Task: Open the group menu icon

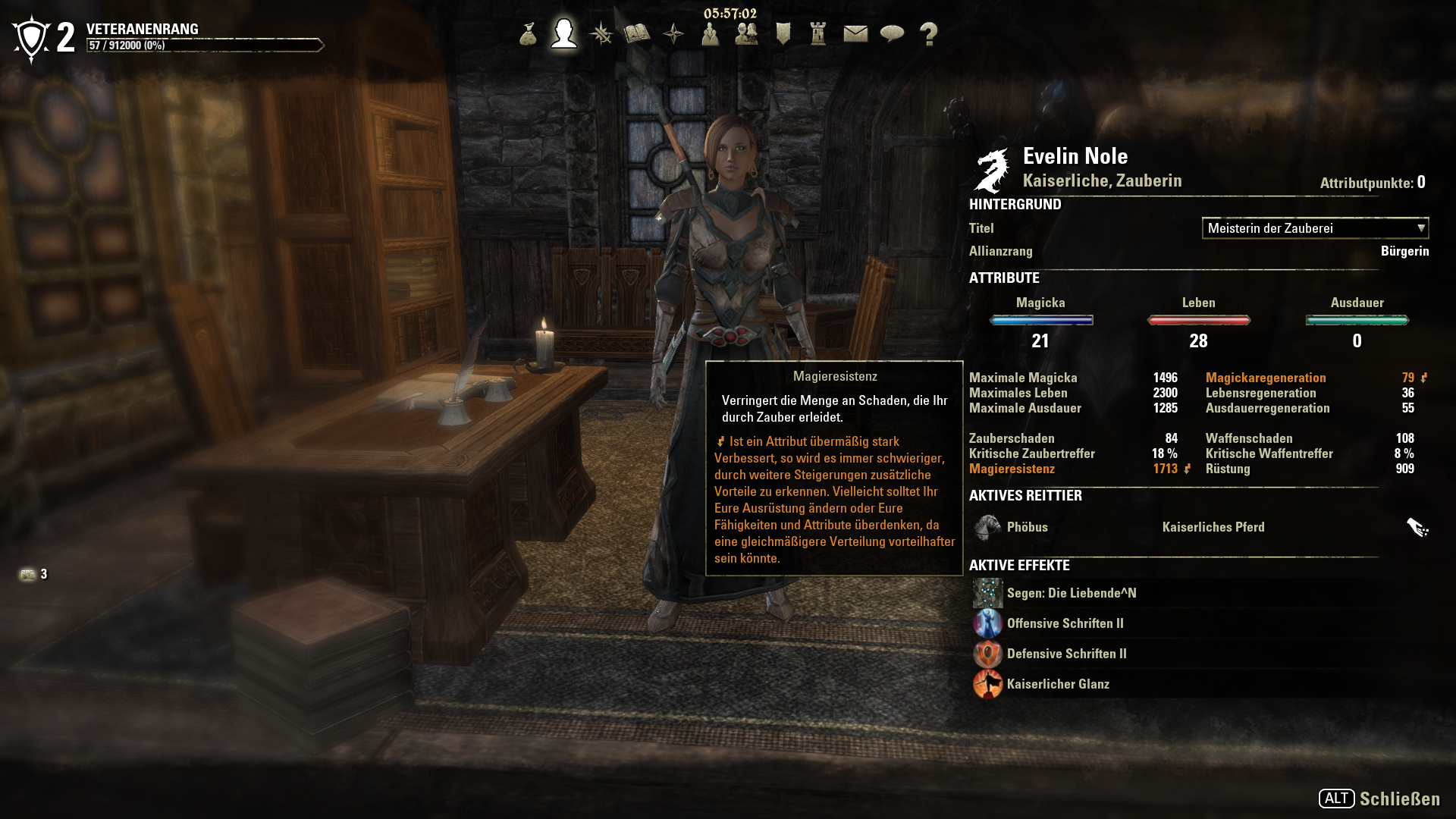Action: point(710,34)
